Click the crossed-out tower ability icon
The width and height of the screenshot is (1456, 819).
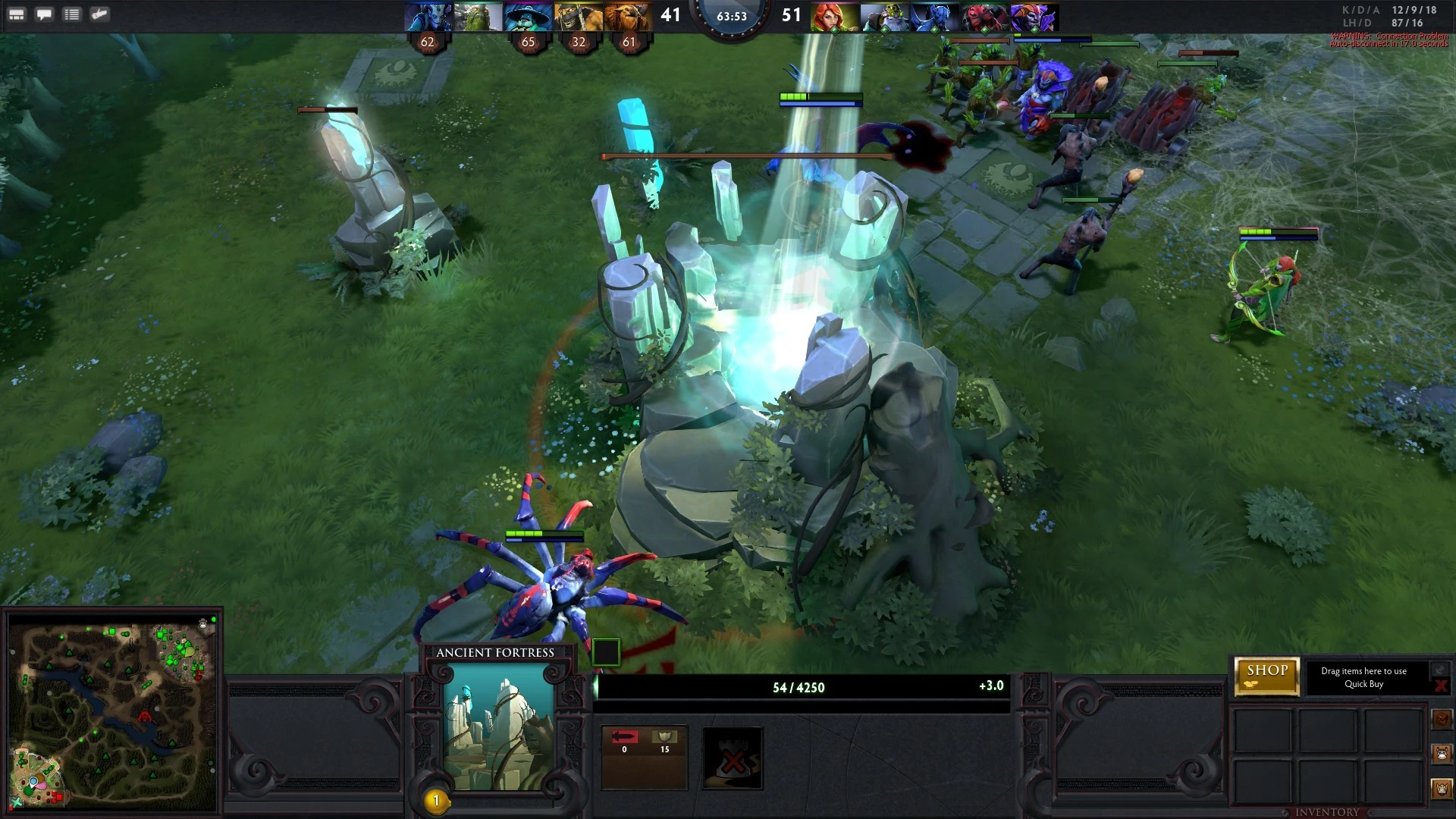pyautogui.click(x=732, y=757)
